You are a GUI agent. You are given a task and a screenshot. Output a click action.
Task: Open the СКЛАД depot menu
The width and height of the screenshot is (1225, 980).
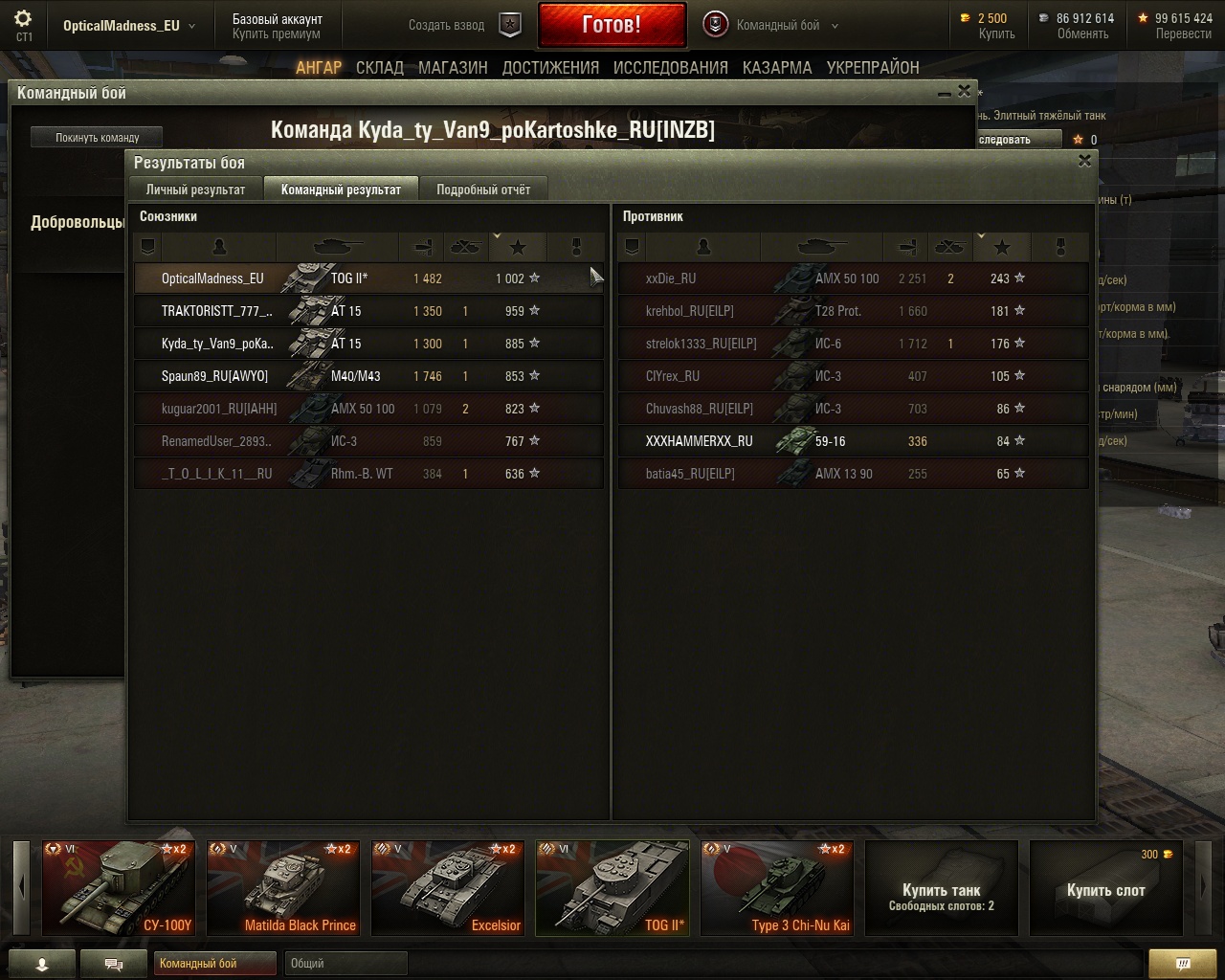coord(379,68)
